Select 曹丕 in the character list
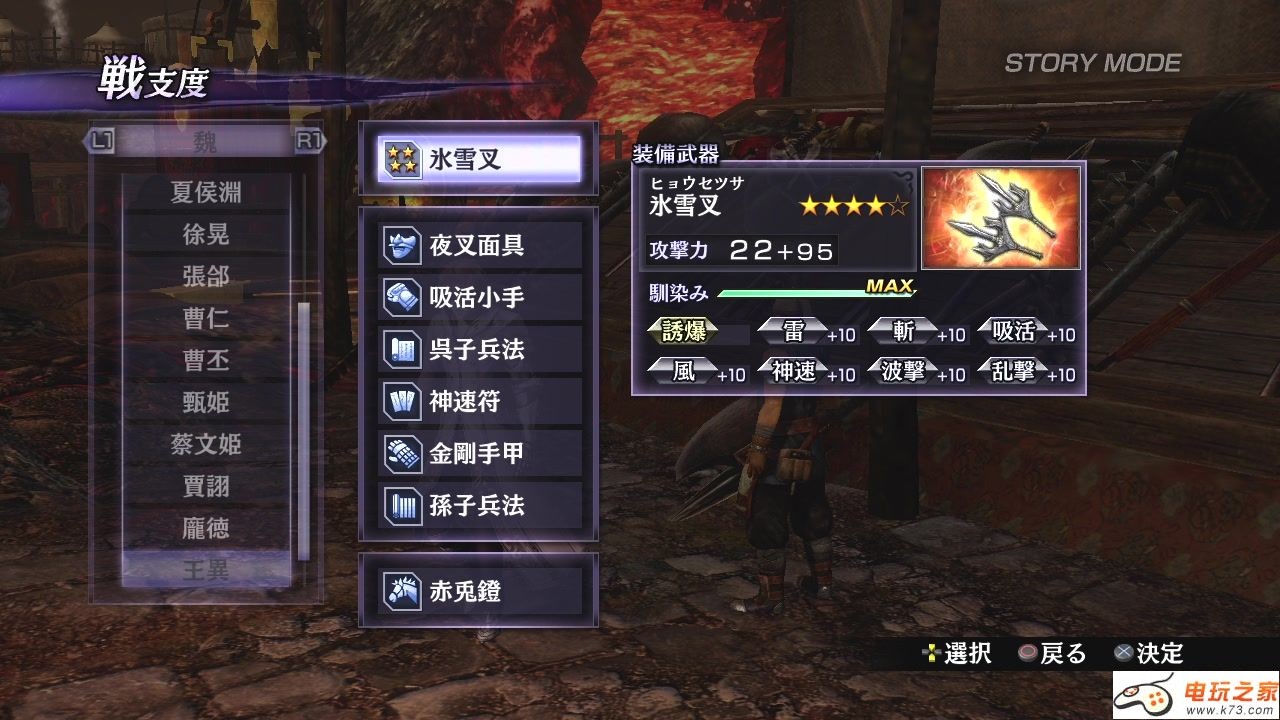The image size is (1280, 720). point(206,360)
